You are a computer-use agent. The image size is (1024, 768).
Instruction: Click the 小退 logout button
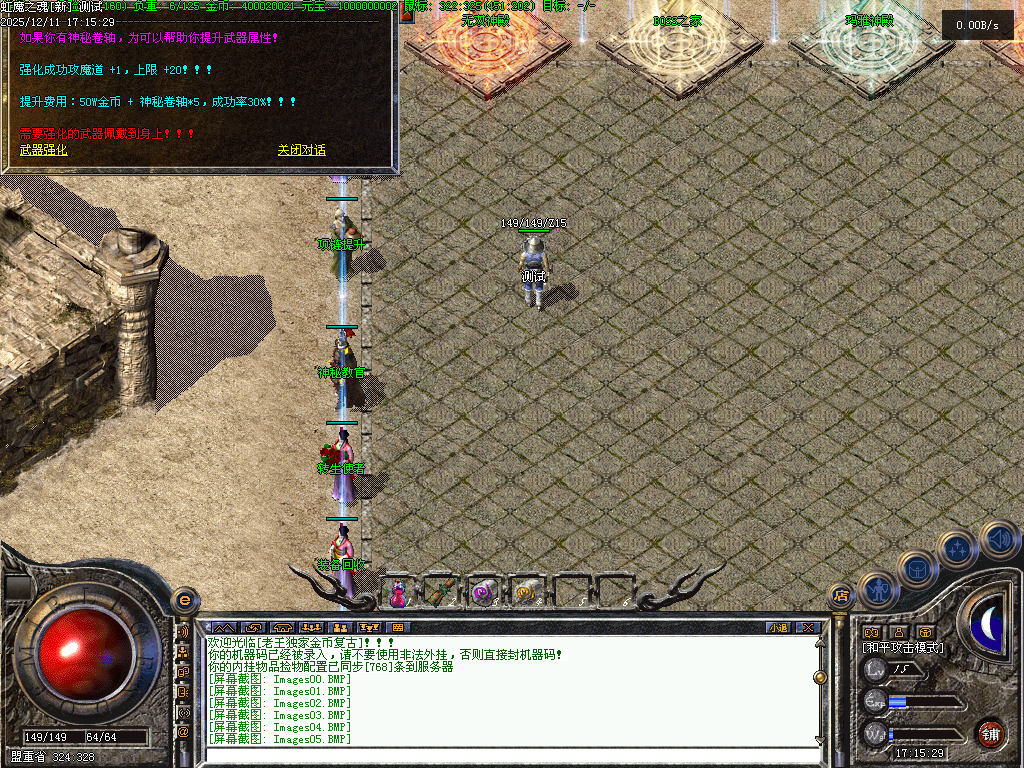[777, 628]
